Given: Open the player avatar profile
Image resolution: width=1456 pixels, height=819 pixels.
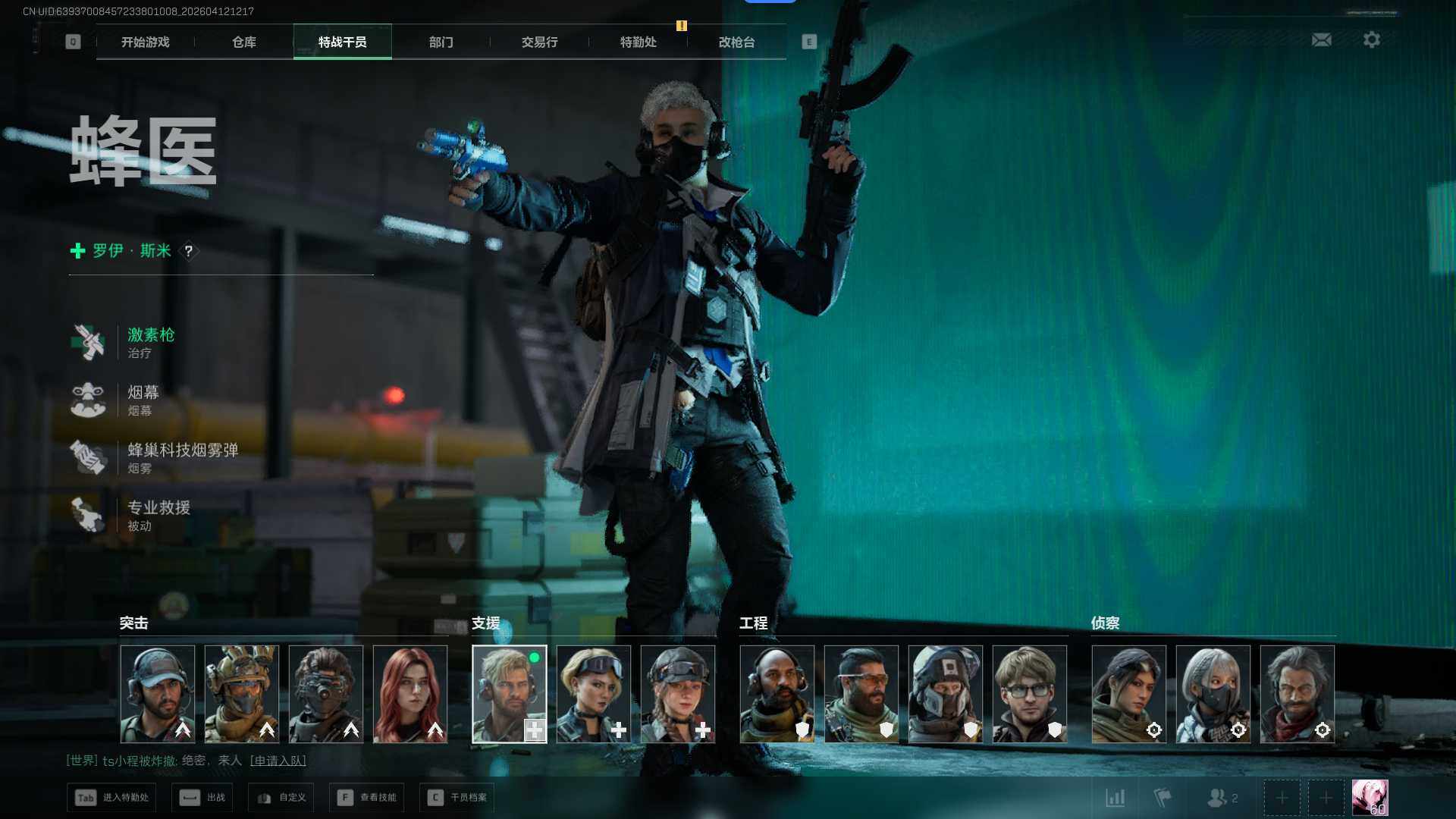Looking at the screenshot, I should coord(1370,798).
